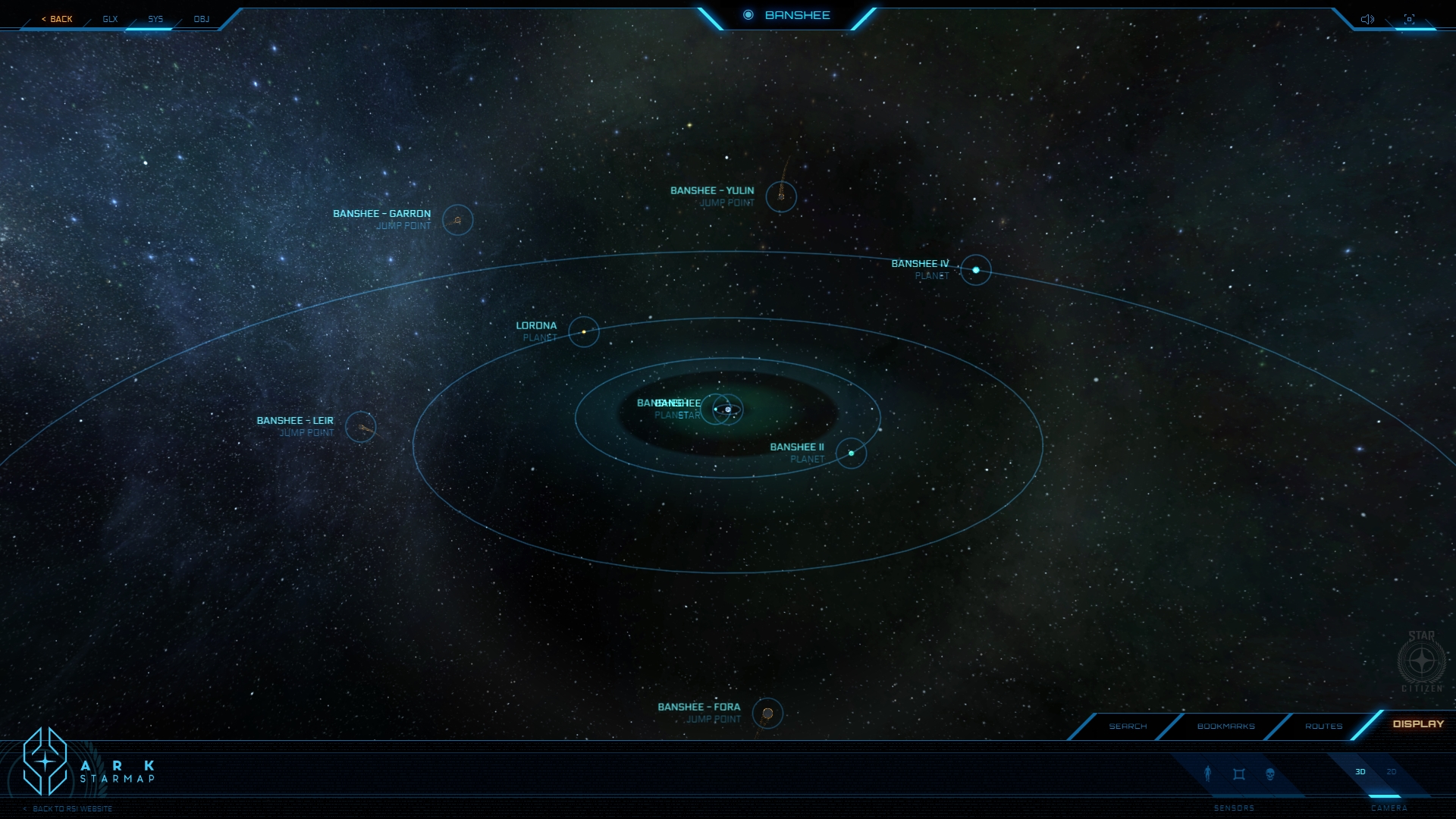
Task: Select the Banshee - Fora jump point marker
Action: pos(767,713)
